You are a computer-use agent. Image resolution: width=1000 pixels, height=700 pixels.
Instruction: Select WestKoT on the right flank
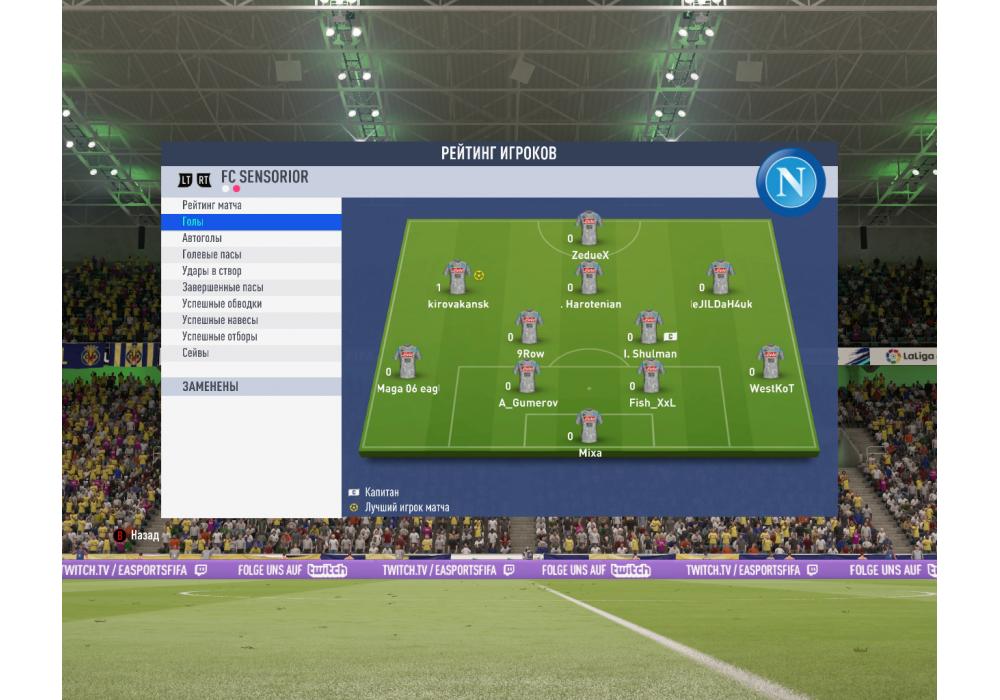(x=770, y=362)
